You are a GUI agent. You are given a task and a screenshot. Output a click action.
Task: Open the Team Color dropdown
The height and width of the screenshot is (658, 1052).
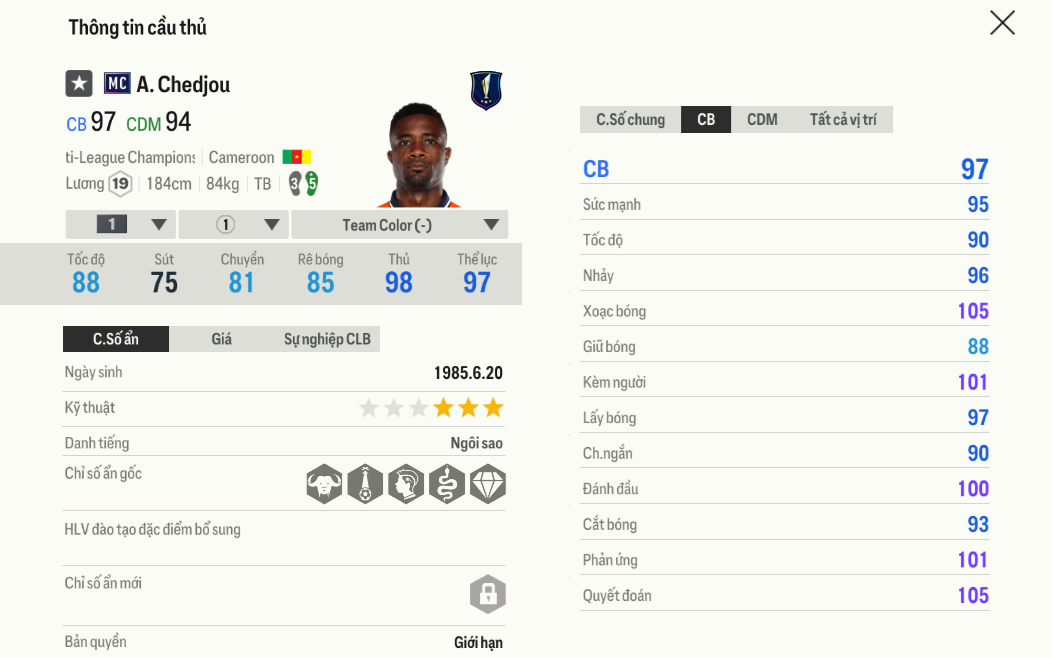coord(400,225)
